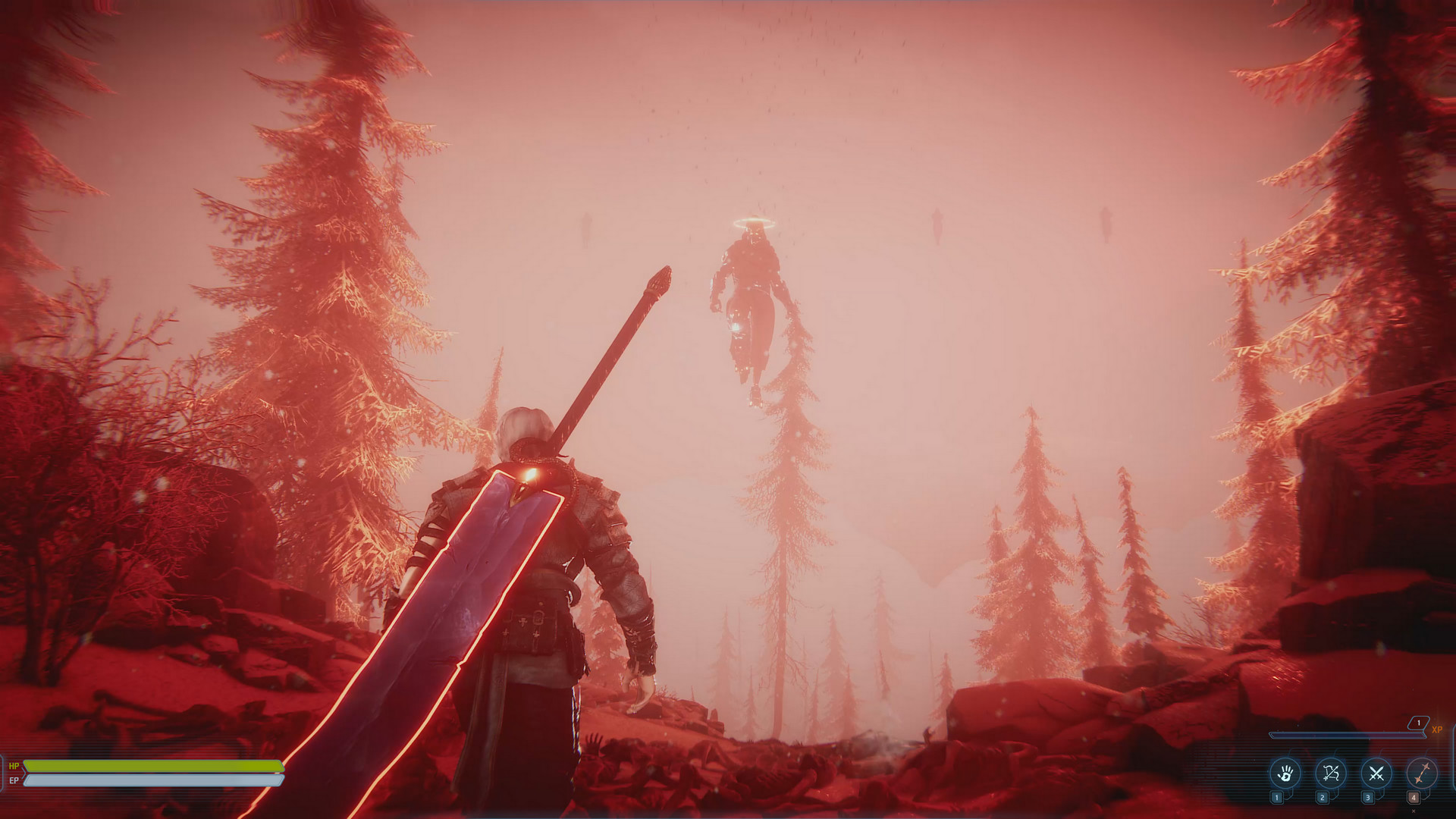Click the EP label on the energy bar

click(14, 780)
